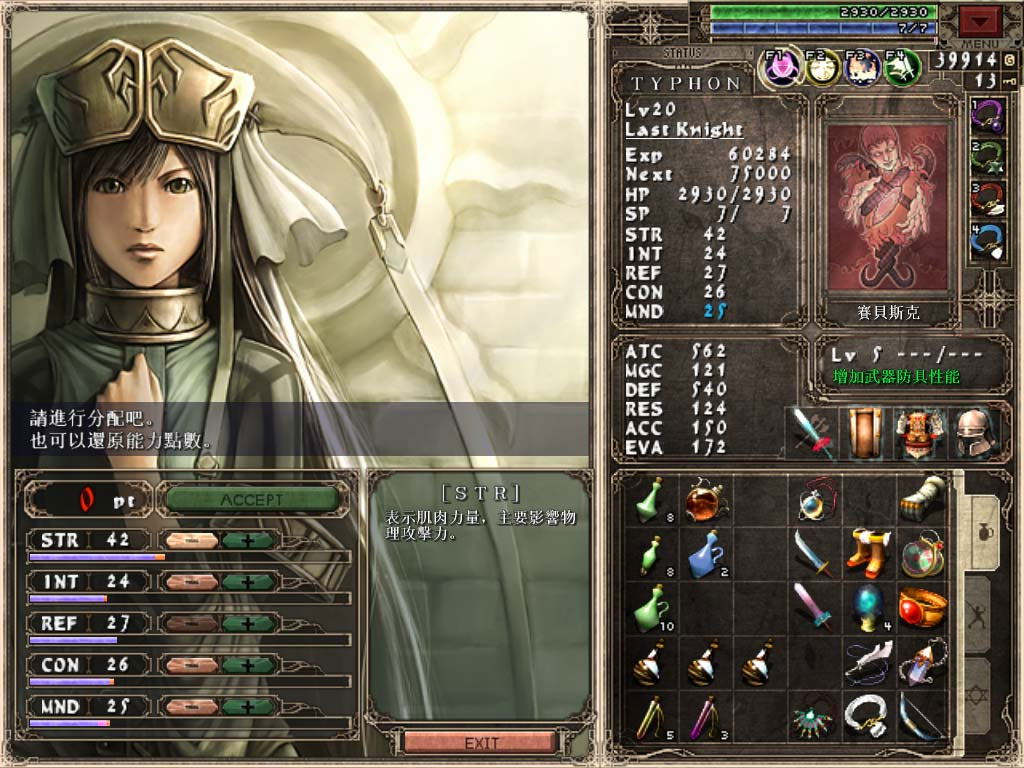Screen dimensions: 1024x768
Task: Add a point to REF
Action: pos(250,623)
